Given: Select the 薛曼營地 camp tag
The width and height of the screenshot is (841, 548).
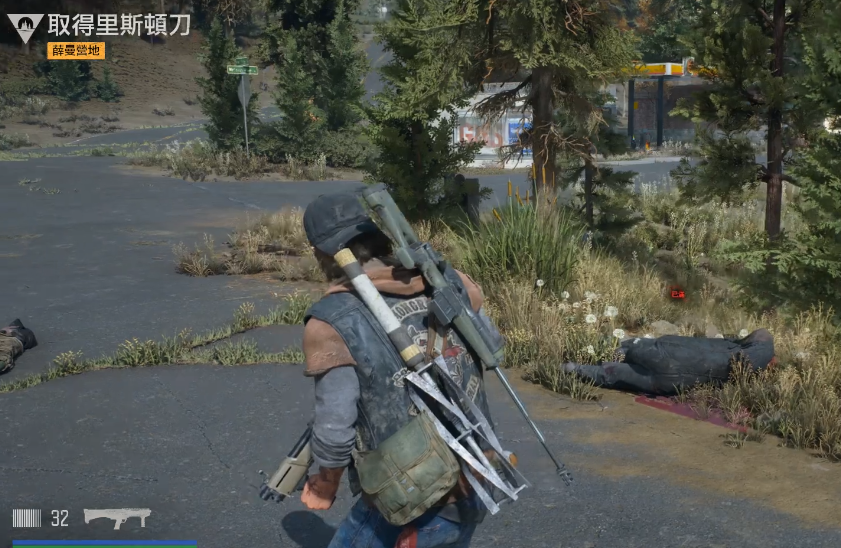Looking at the screenshot, I should 76,50.
